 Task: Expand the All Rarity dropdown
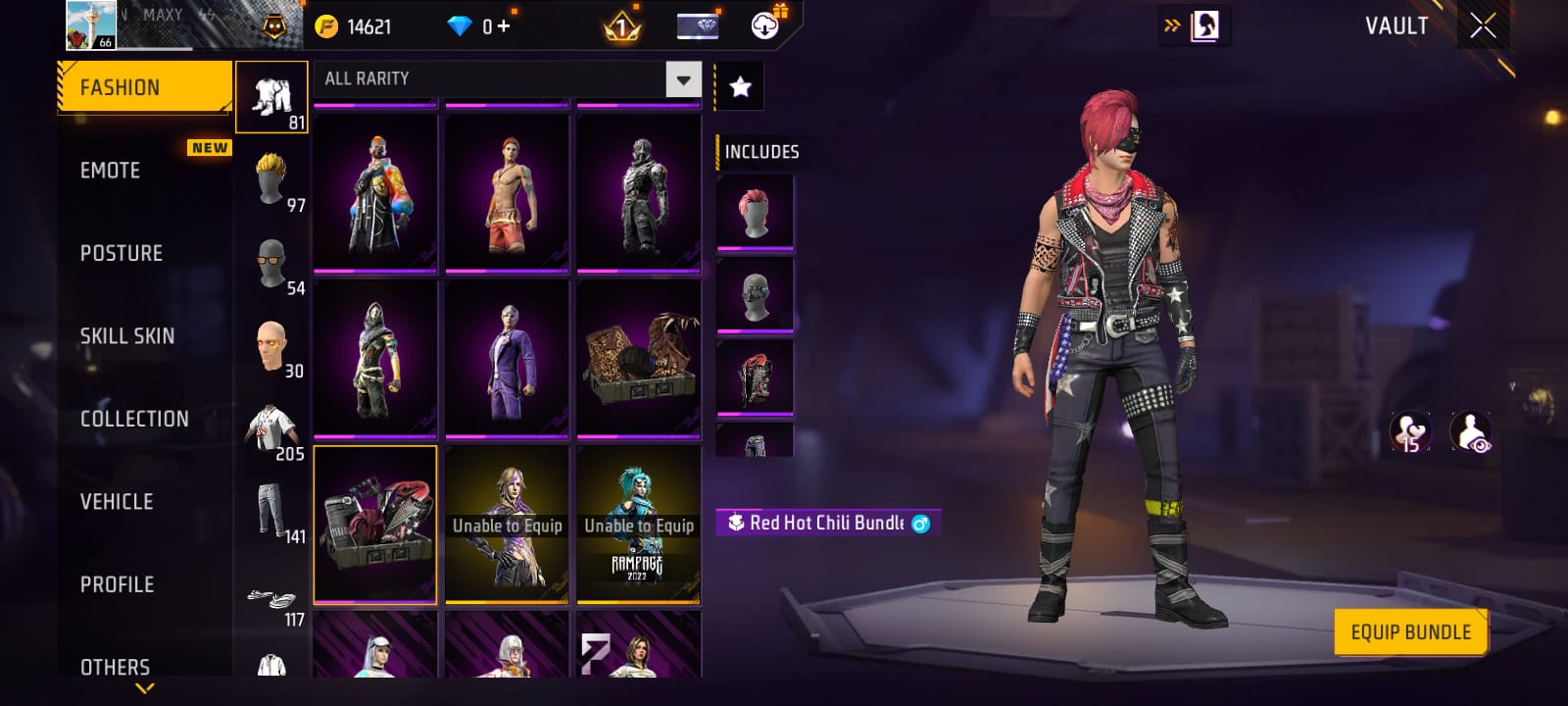pyautogui.click(x=683, y=78)
